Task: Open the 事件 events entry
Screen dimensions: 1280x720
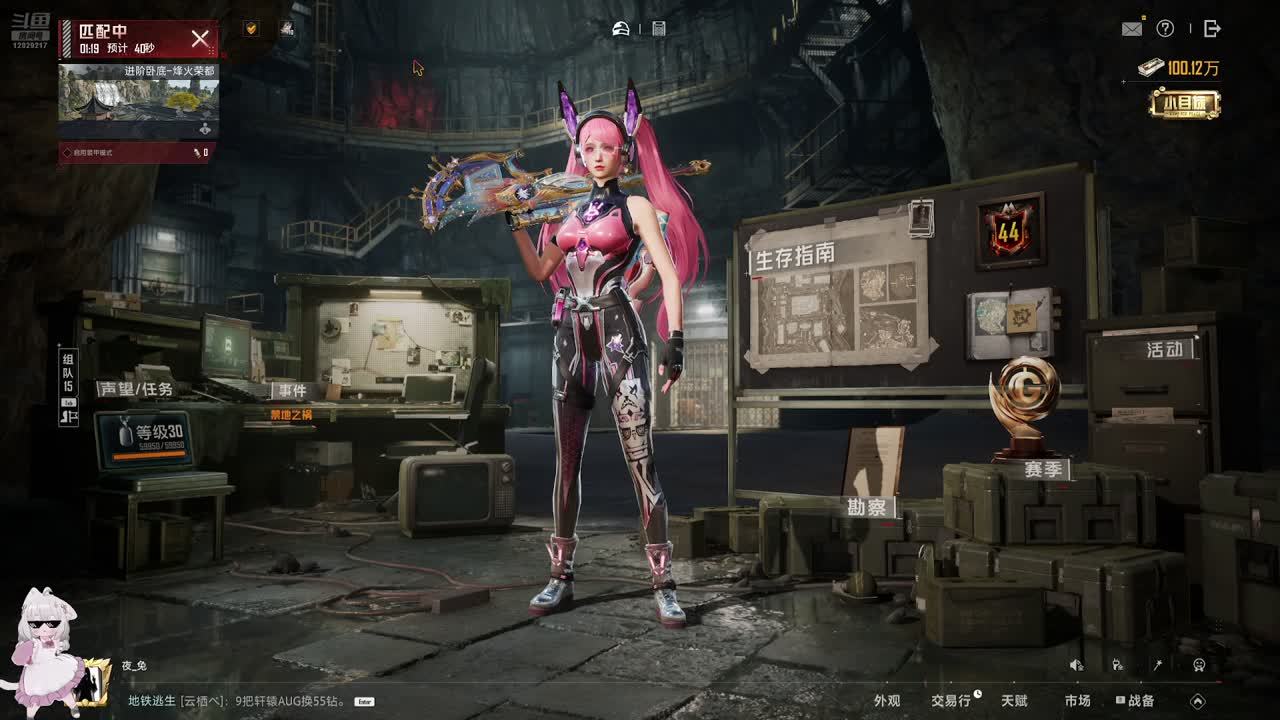Action: 292,391
